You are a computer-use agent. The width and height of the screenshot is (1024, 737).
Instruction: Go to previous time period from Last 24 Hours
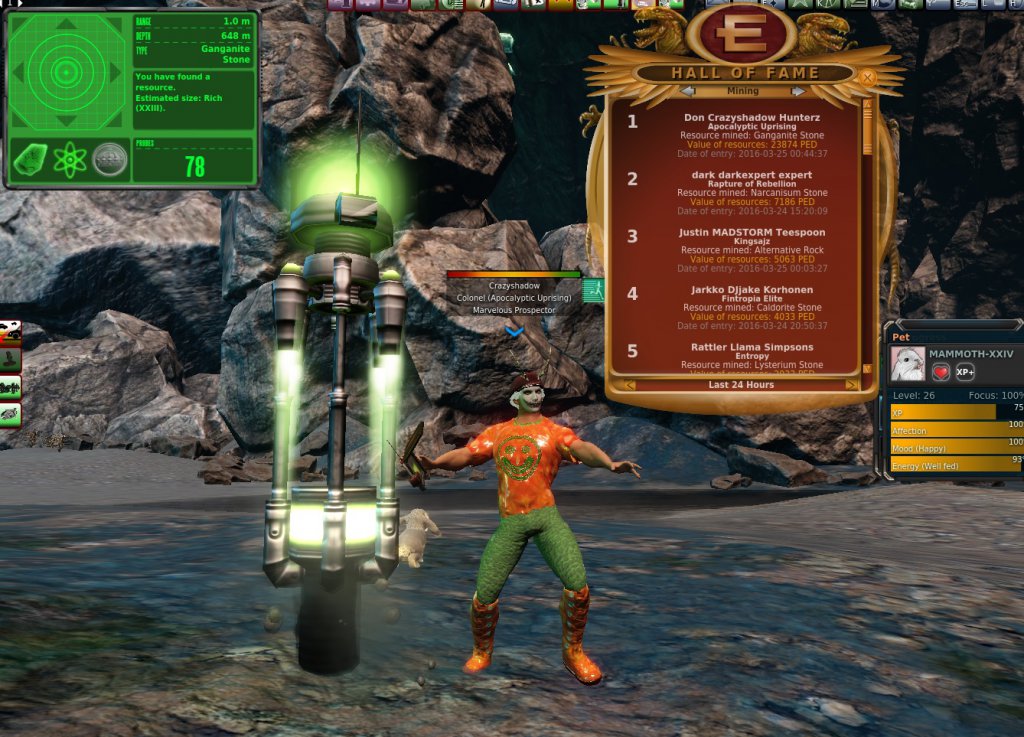click(x=631, y=385)
